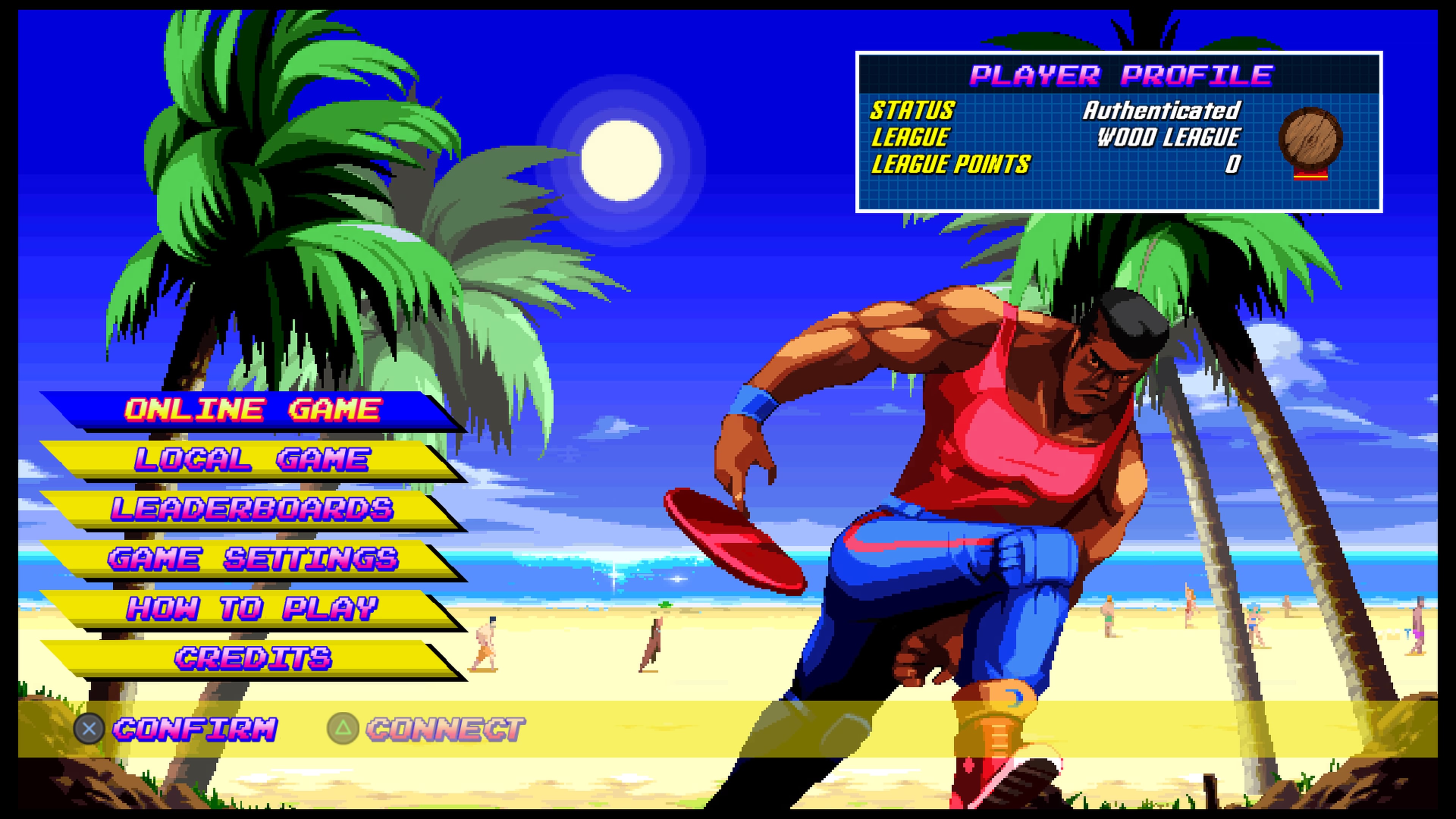
Task: Click the Wood League badge icon
Action: point(1310,141)
